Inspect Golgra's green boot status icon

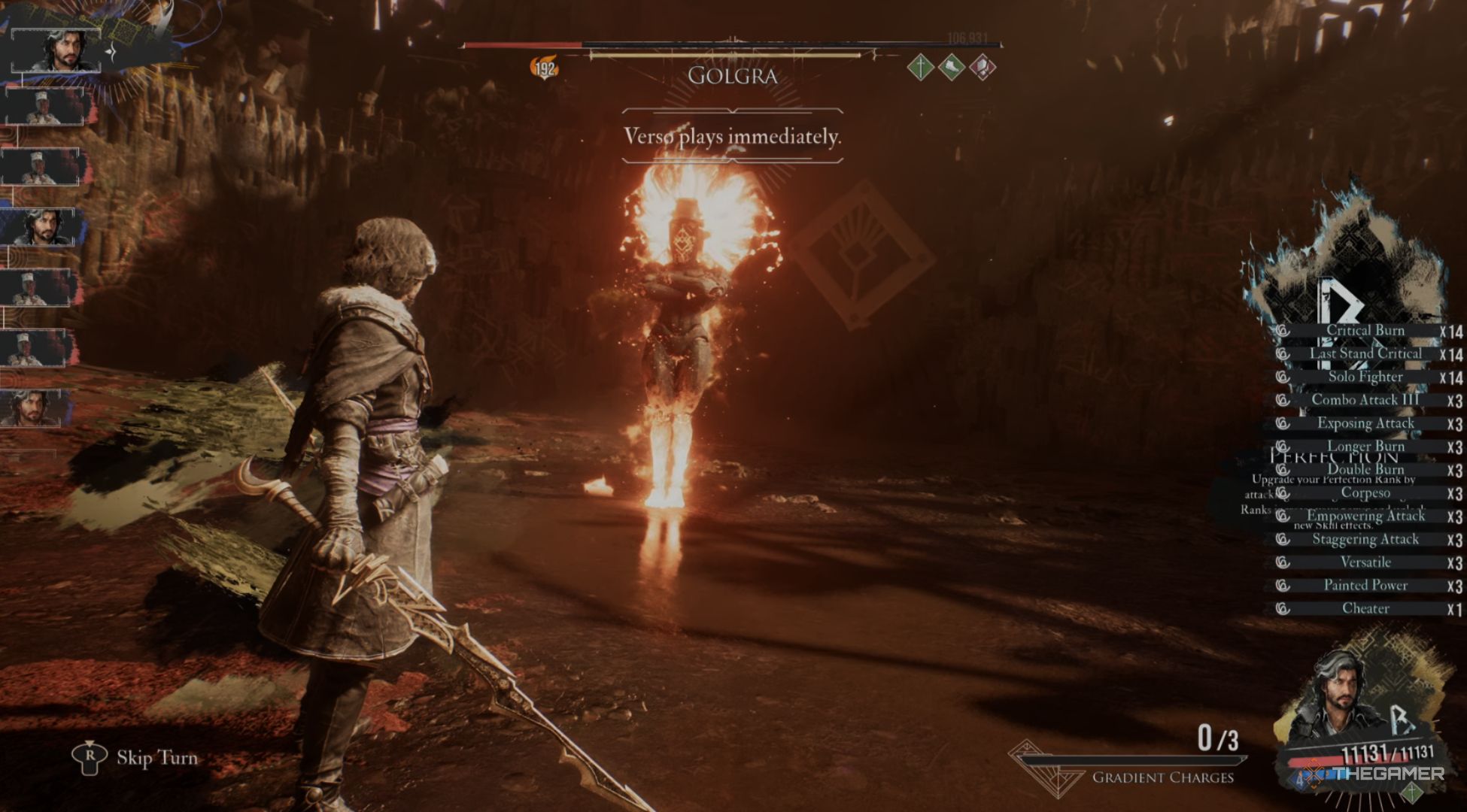[951, 68]
